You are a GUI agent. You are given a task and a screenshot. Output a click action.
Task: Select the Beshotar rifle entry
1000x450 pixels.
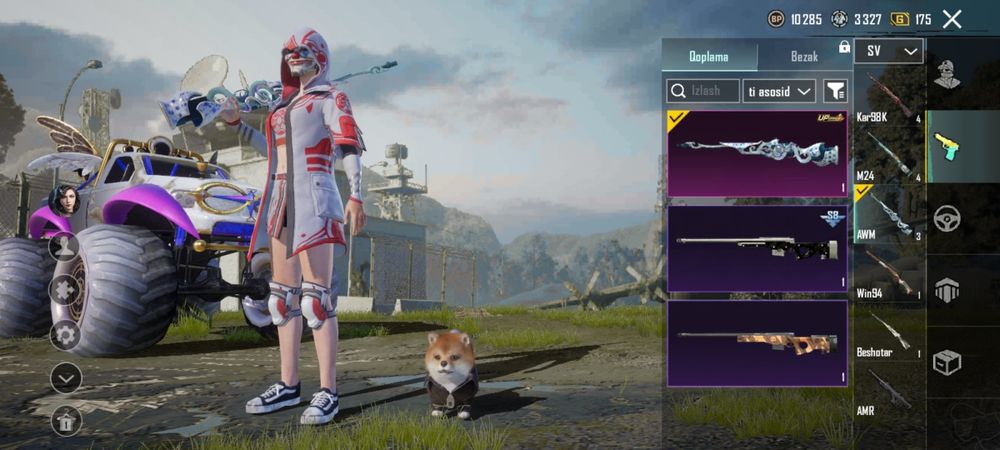(888, 334)
